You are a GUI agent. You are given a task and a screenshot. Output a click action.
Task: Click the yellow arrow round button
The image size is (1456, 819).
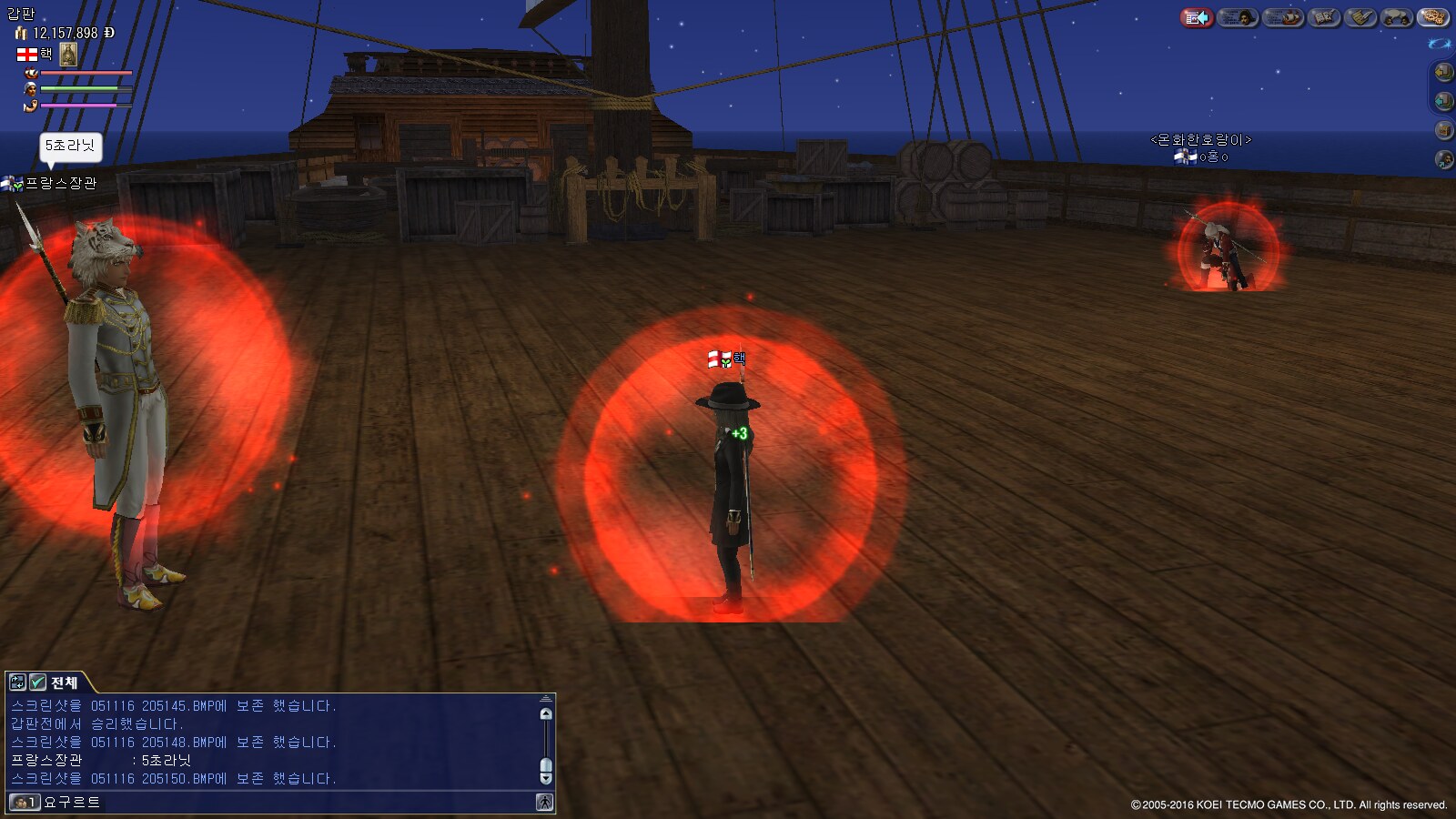pos(1443,71)
